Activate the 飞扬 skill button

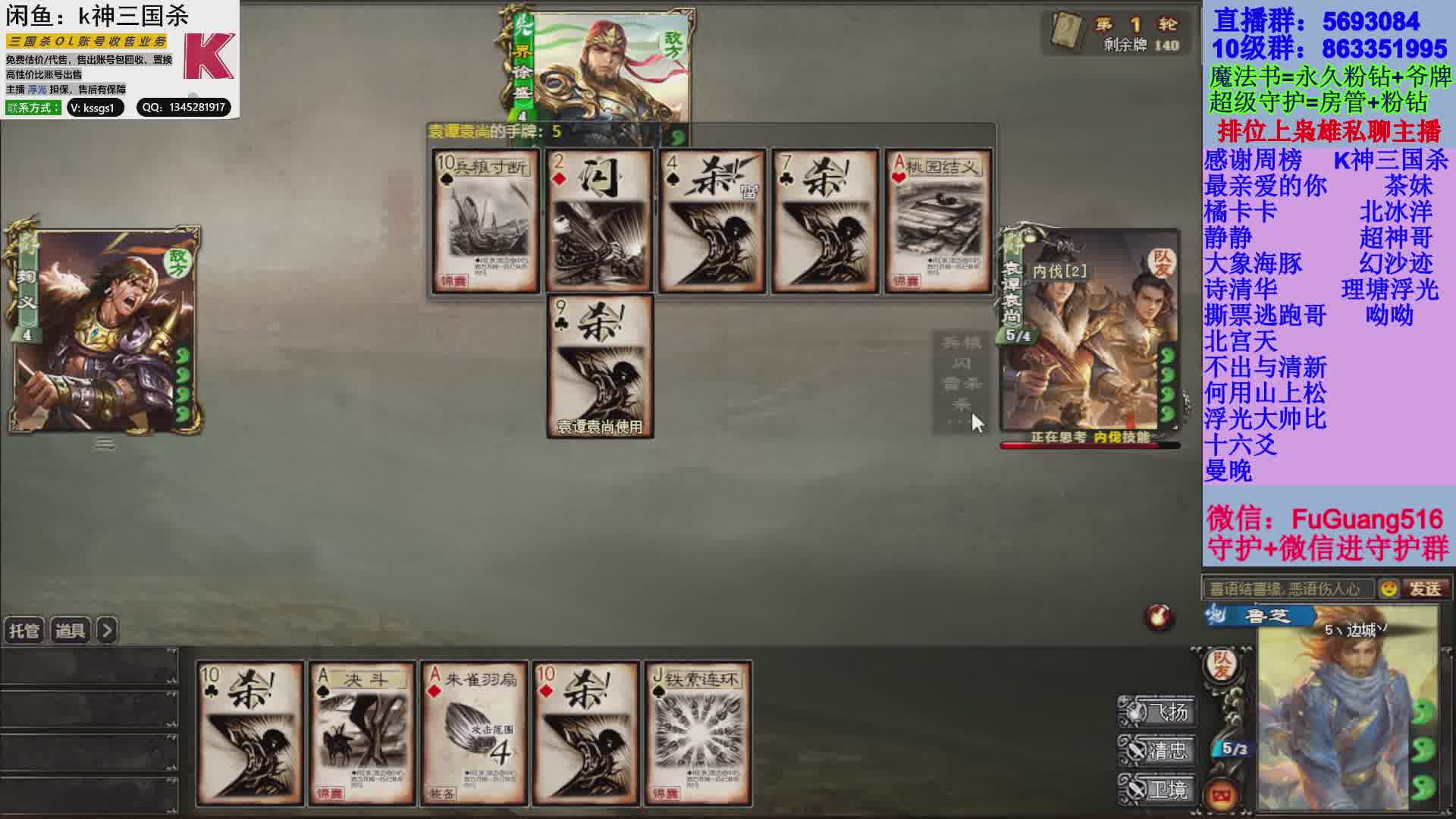[x=1159, y=711]
